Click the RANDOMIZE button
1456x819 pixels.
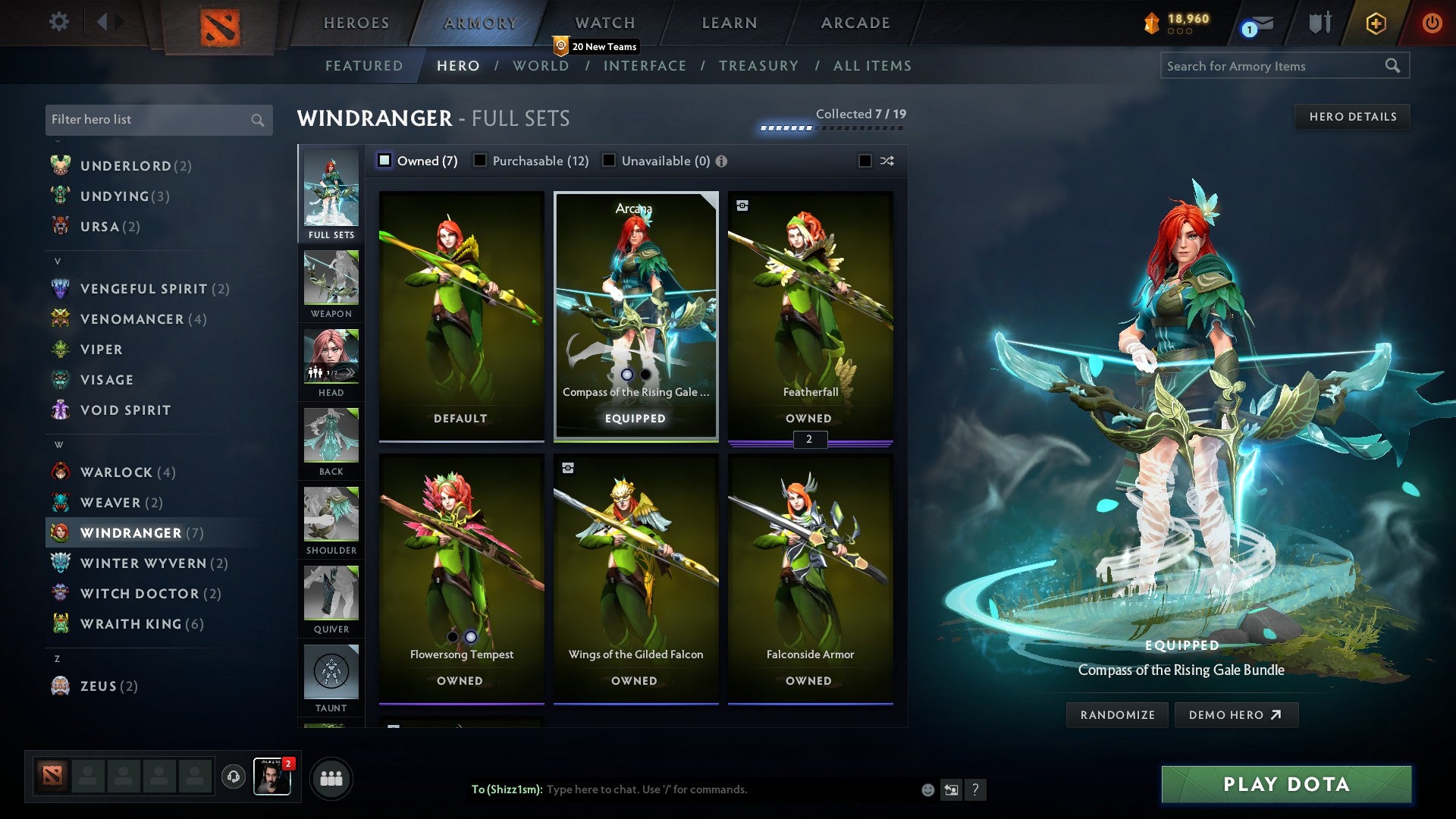1116,714
